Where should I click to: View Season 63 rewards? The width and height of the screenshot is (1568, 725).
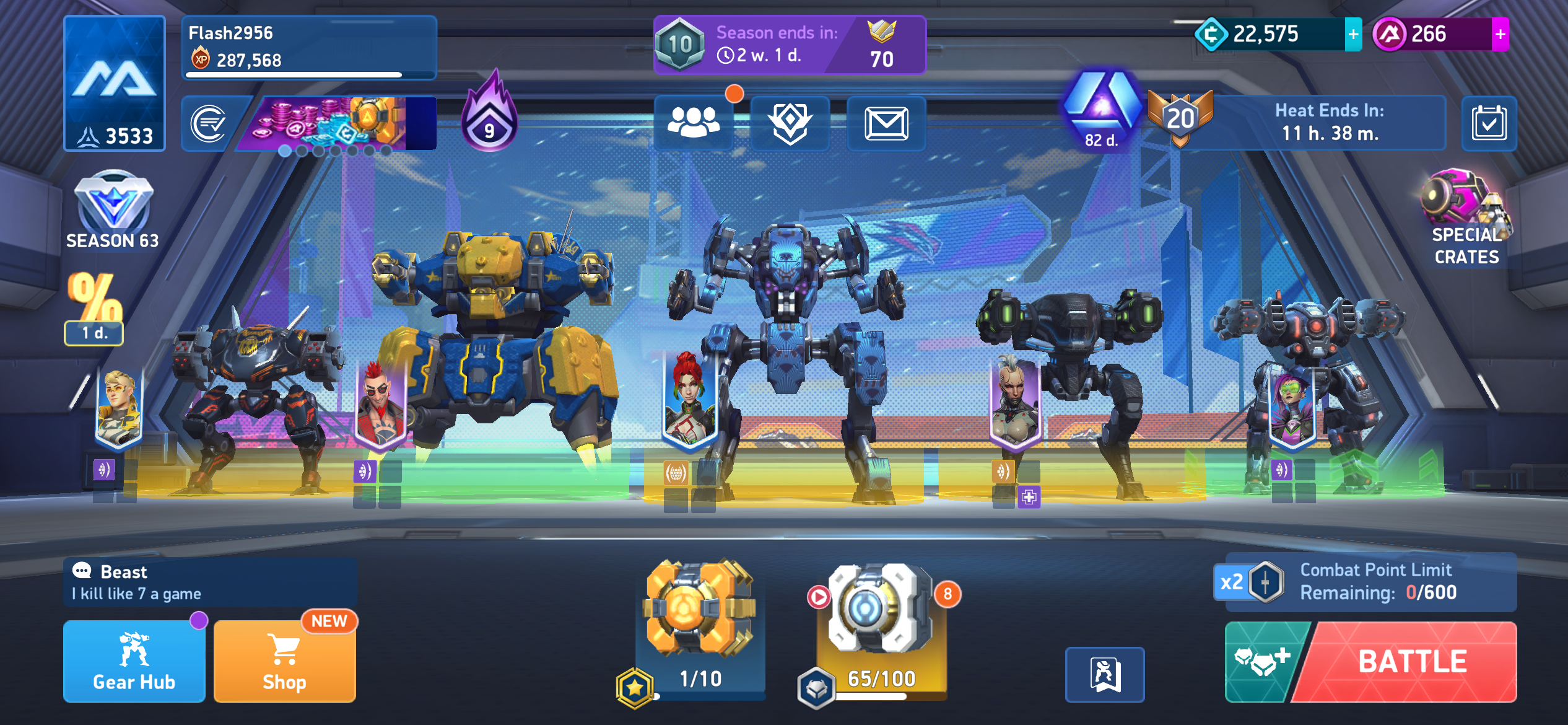click(x=113, y=211)
